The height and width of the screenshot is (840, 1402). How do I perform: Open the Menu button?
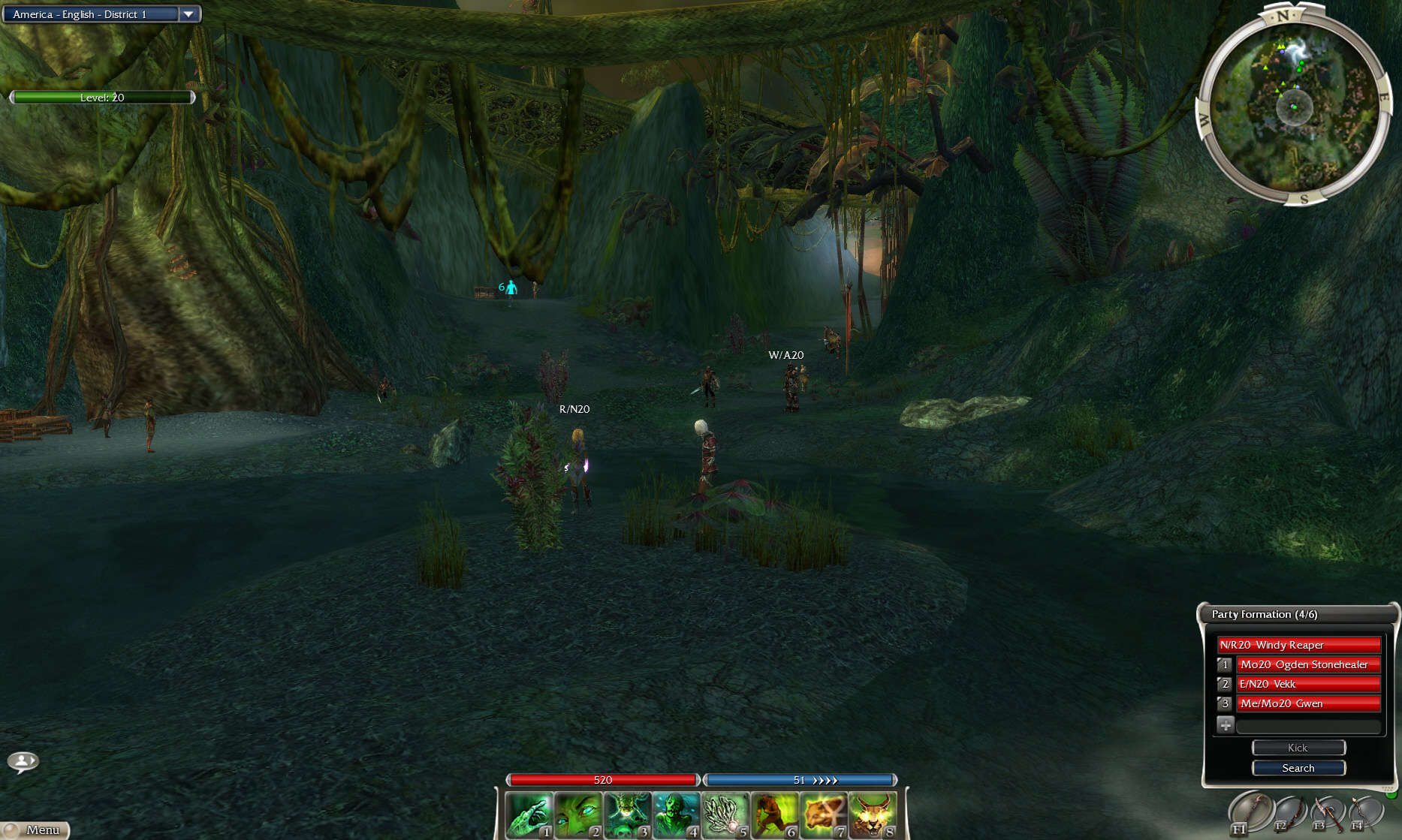pos(35,829)
